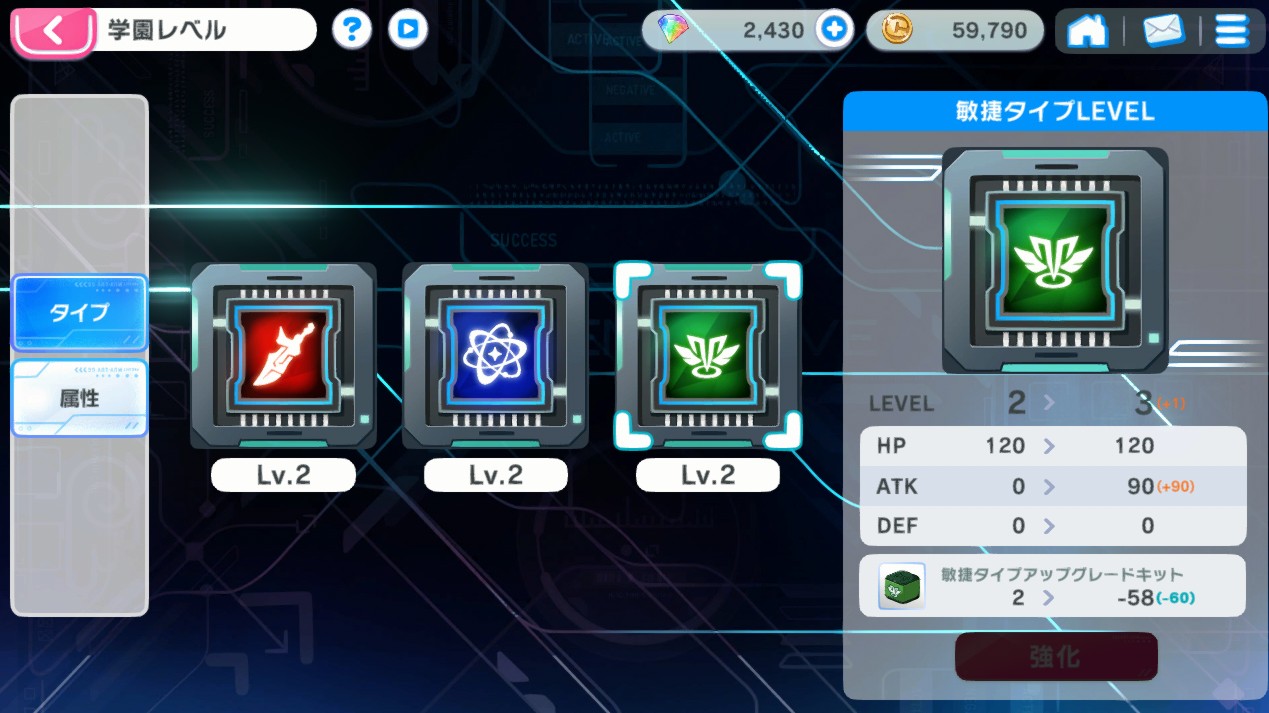The height and width of the screenshot is (713, 1269).
Task: Return to the home screen
Action: coord(1087,31)
